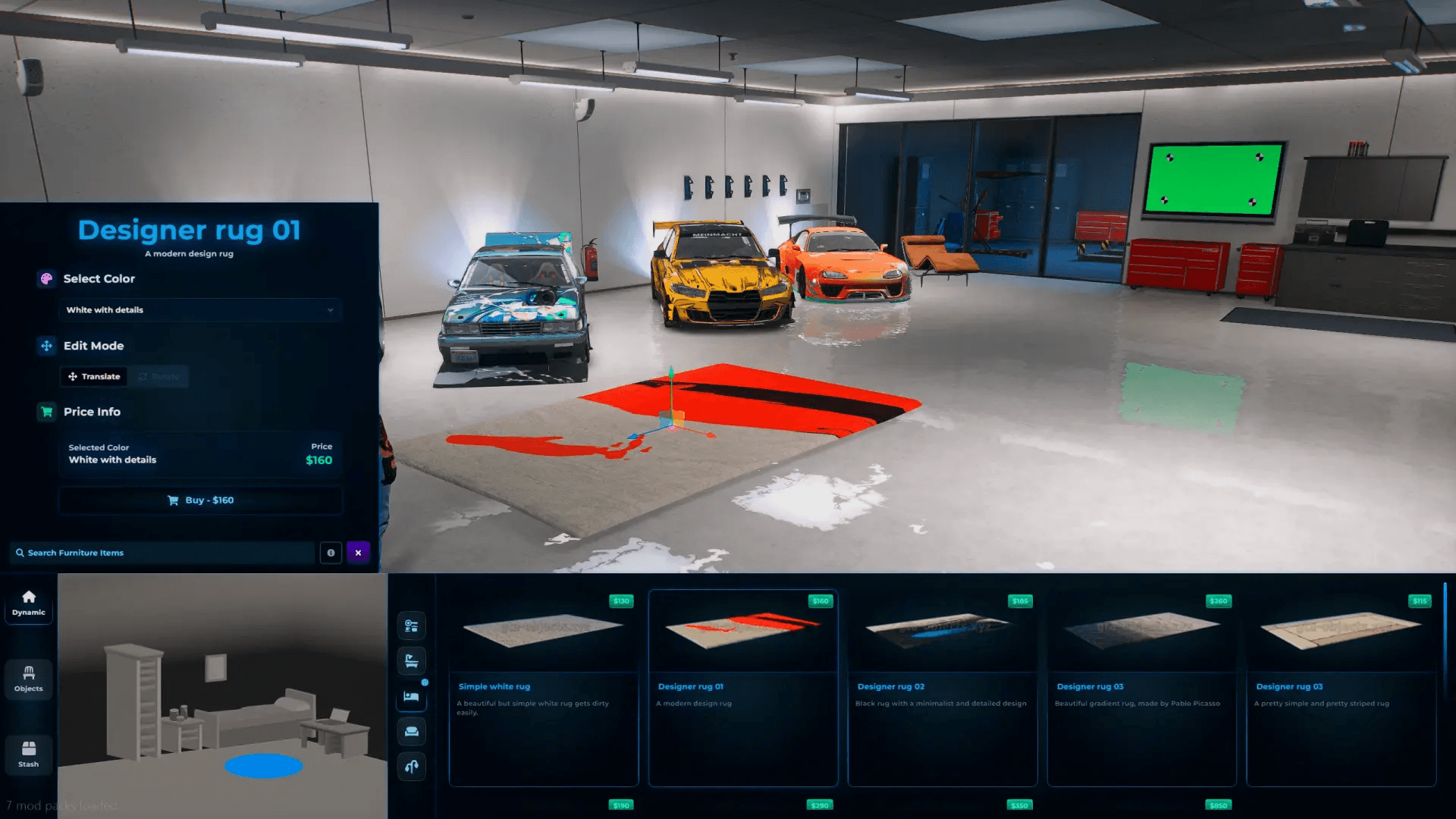Toggle Rotate edit mode

click(158, 376)
